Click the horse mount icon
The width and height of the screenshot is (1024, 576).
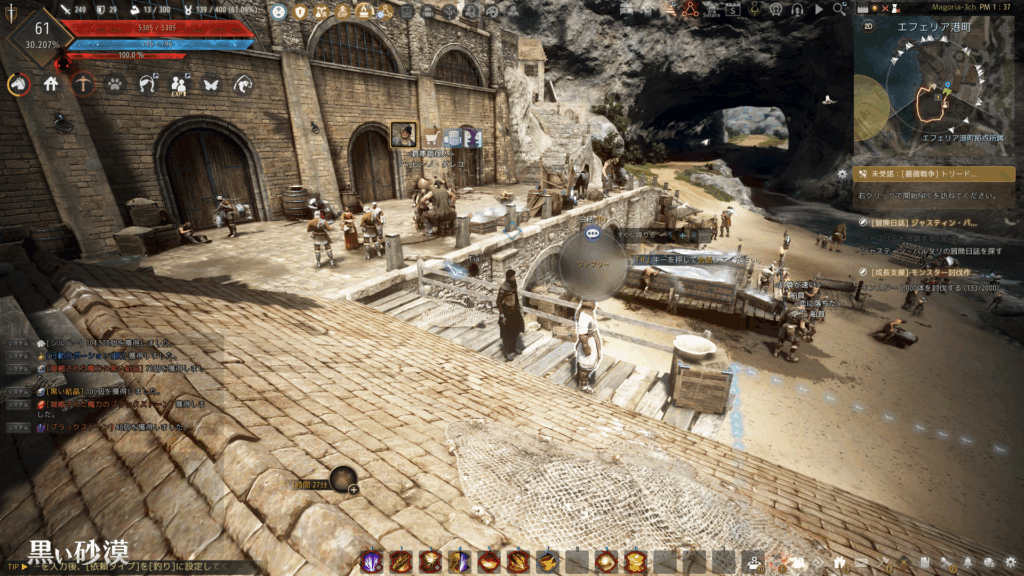pyautogui.click(x=18, y=85)
